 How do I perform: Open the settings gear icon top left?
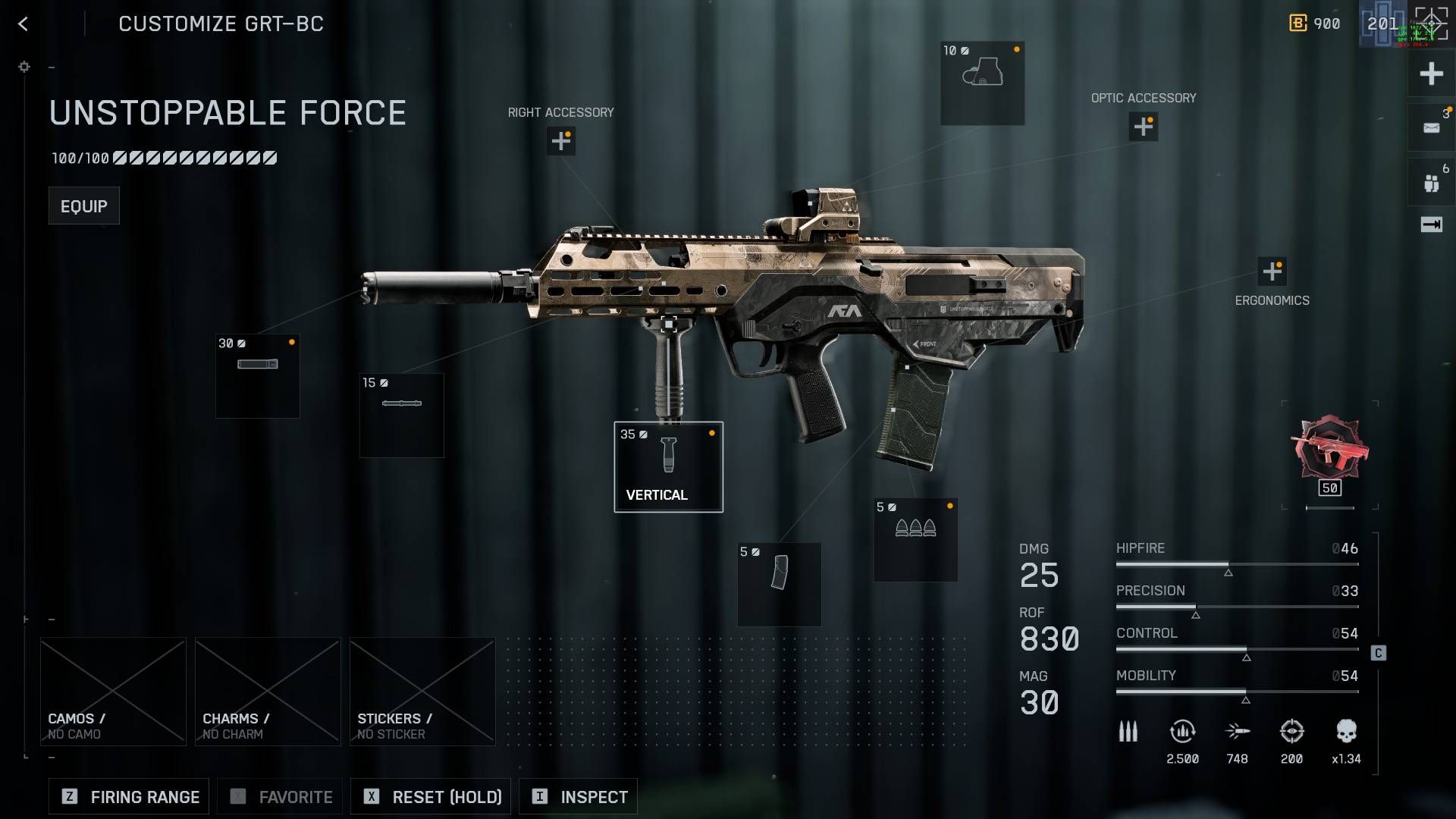click(x=24, y=67)
